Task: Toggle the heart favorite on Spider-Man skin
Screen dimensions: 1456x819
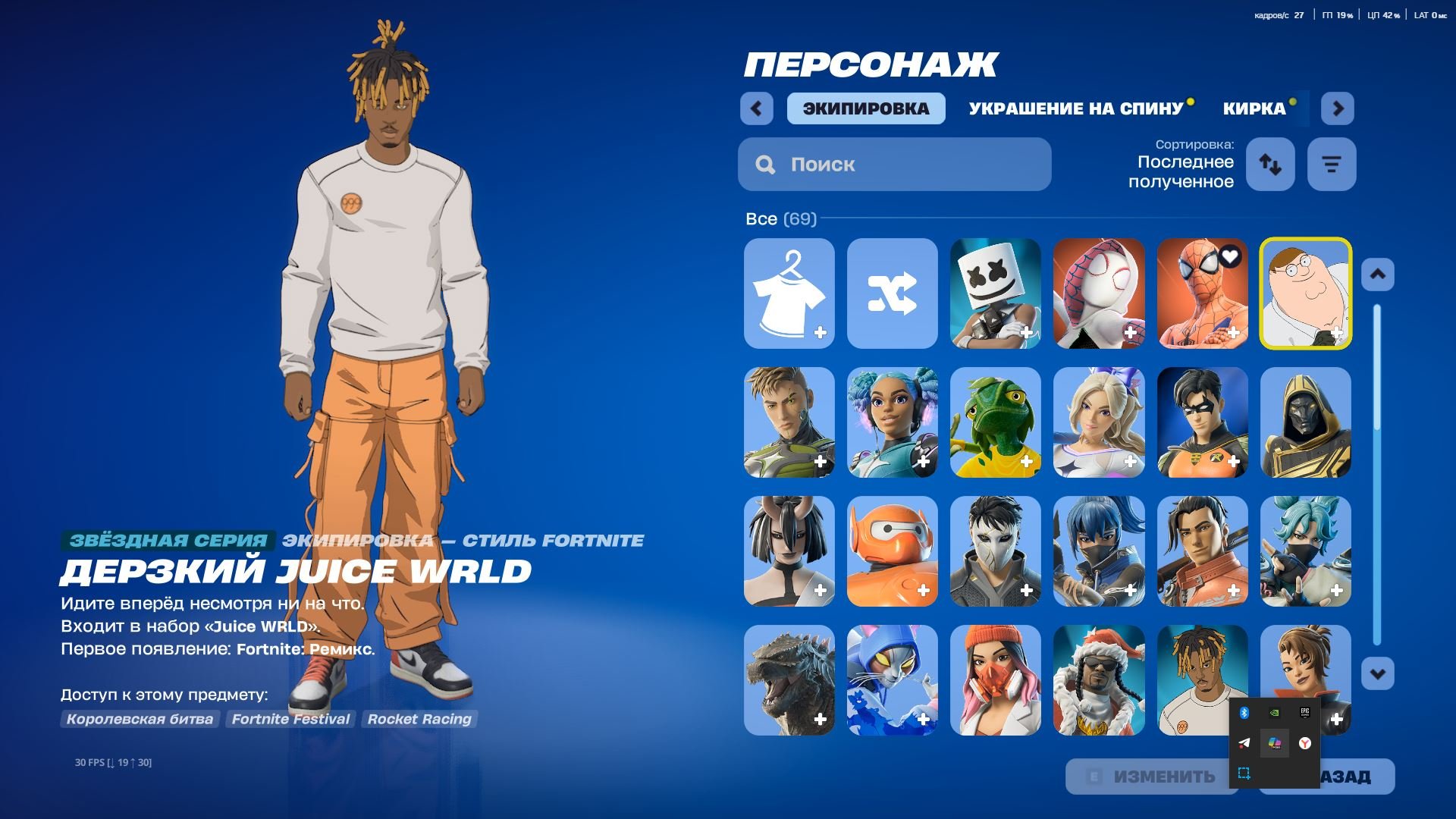Action: click(1230, 257)
